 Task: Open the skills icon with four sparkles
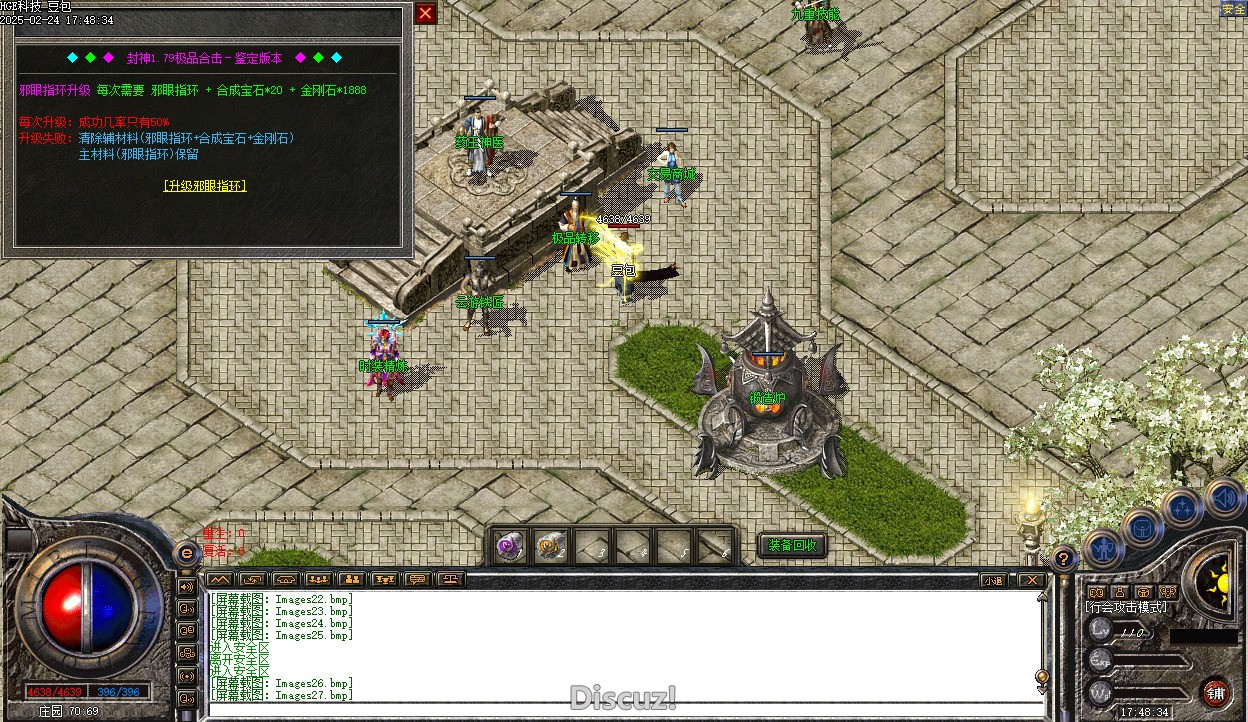(1183, 509)
